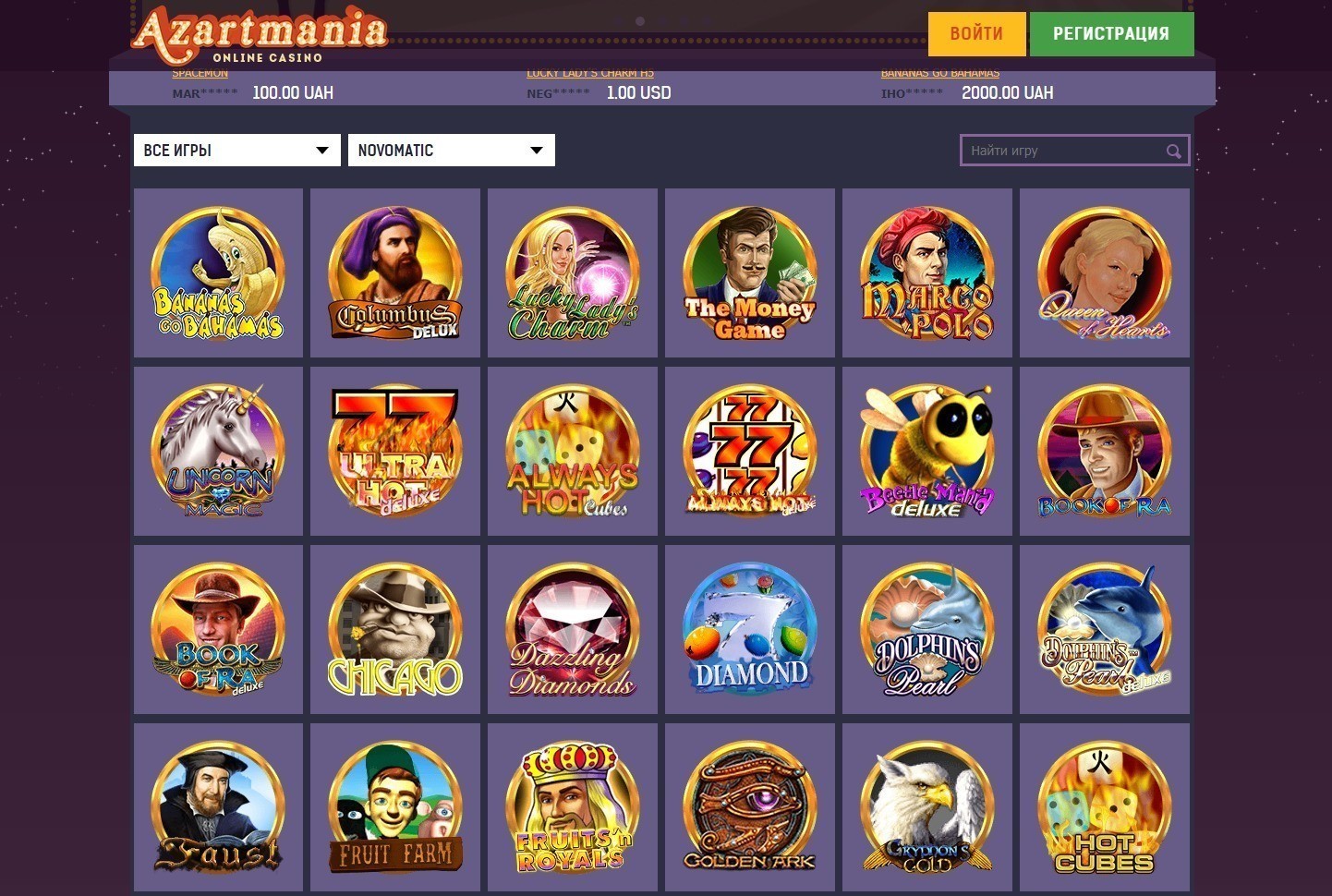Screen dimensions: 1332x896
Task: Open the NOVOMATIC provider dropdown
Action: [x=451, y=150]
